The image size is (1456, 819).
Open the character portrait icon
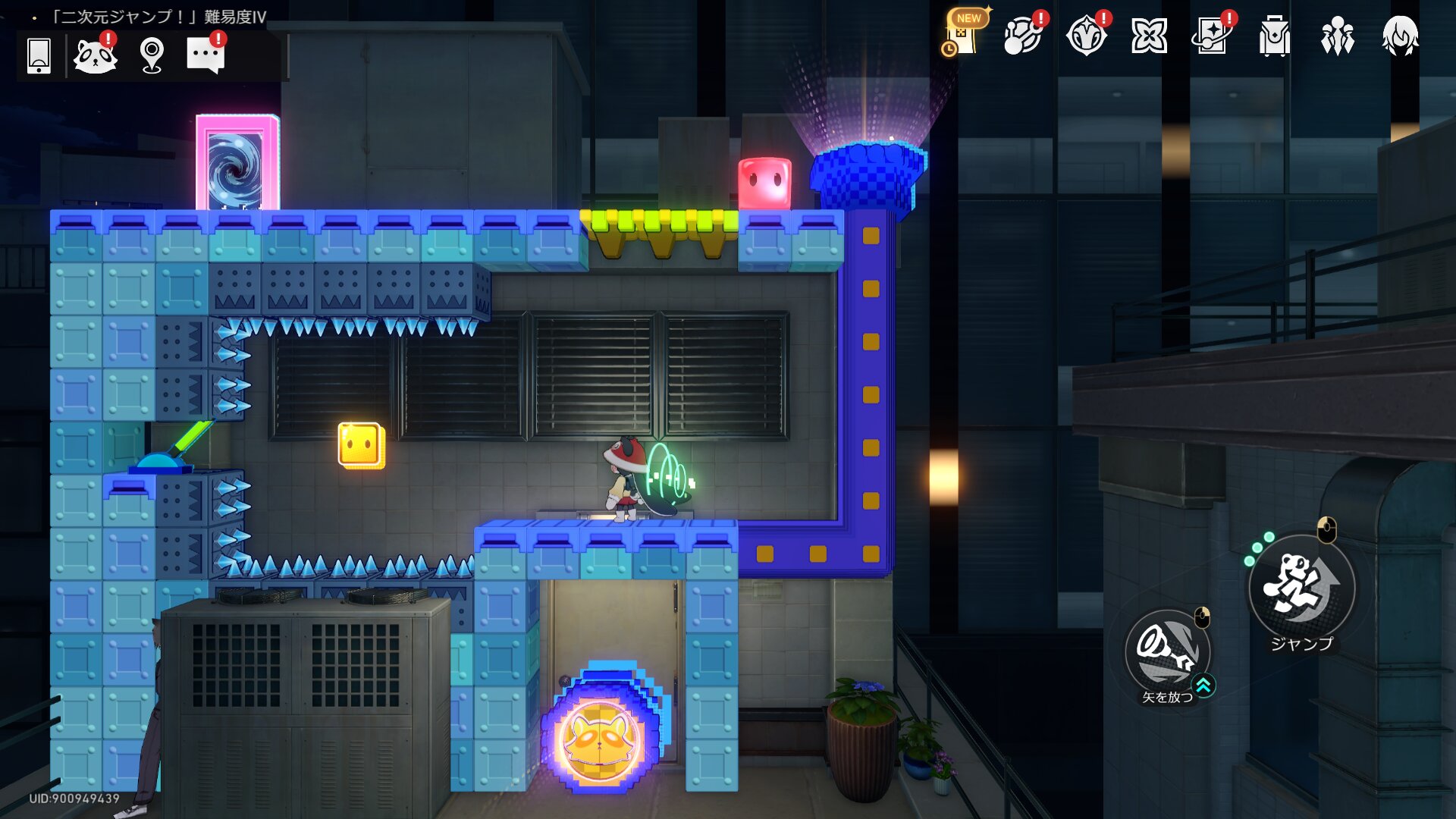pos(1400,36)
